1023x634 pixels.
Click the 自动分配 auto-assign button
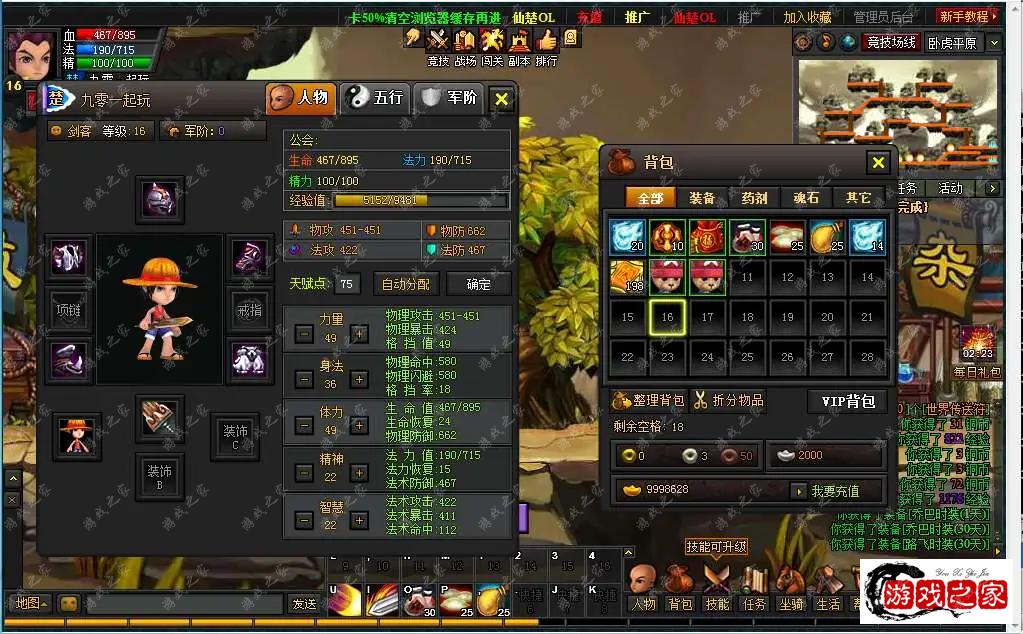pos(406,284)
